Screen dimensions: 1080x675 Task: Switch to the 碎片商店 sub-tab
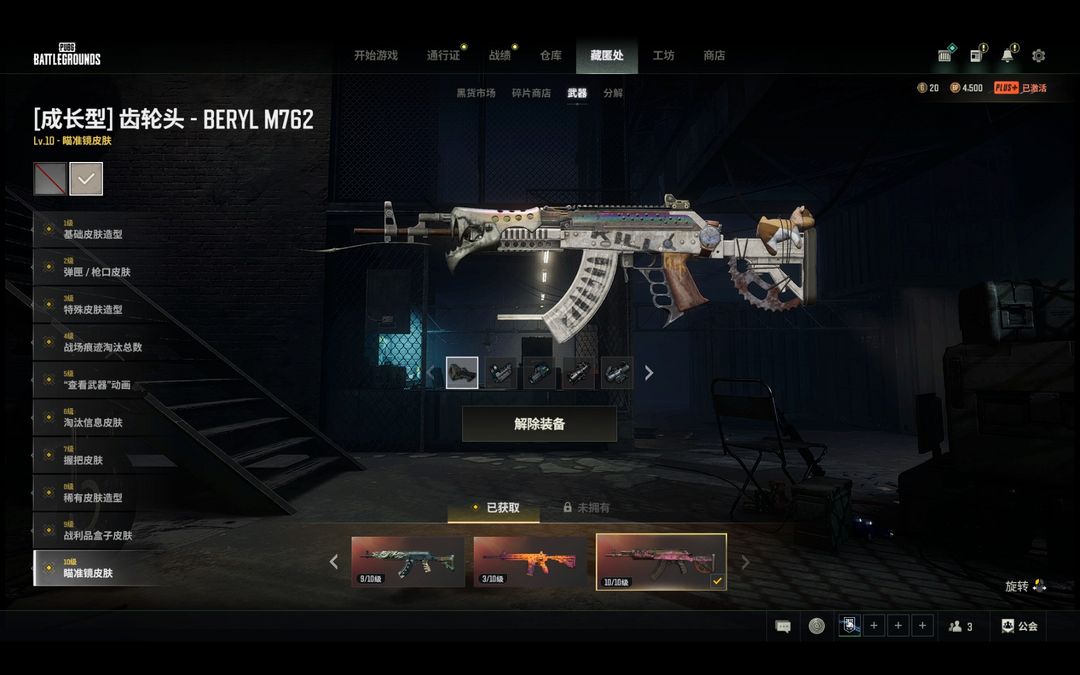click(x=531, y=93)
